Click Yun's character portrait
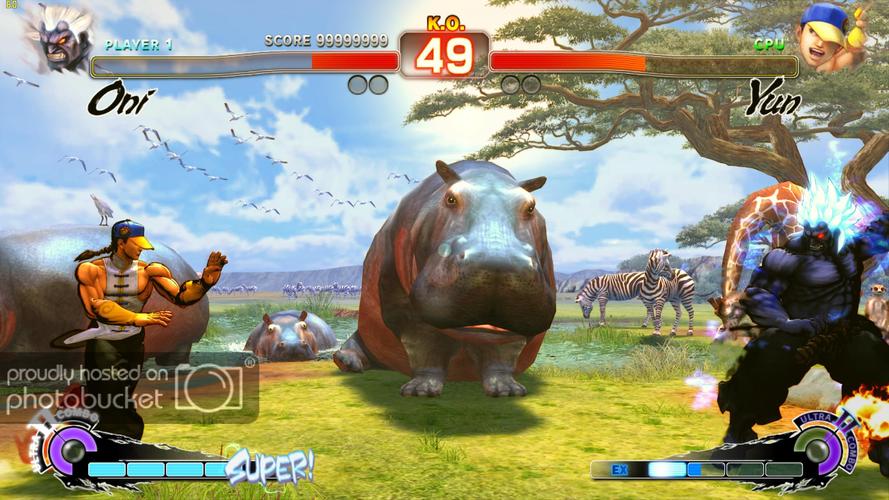 pos(829,38)
